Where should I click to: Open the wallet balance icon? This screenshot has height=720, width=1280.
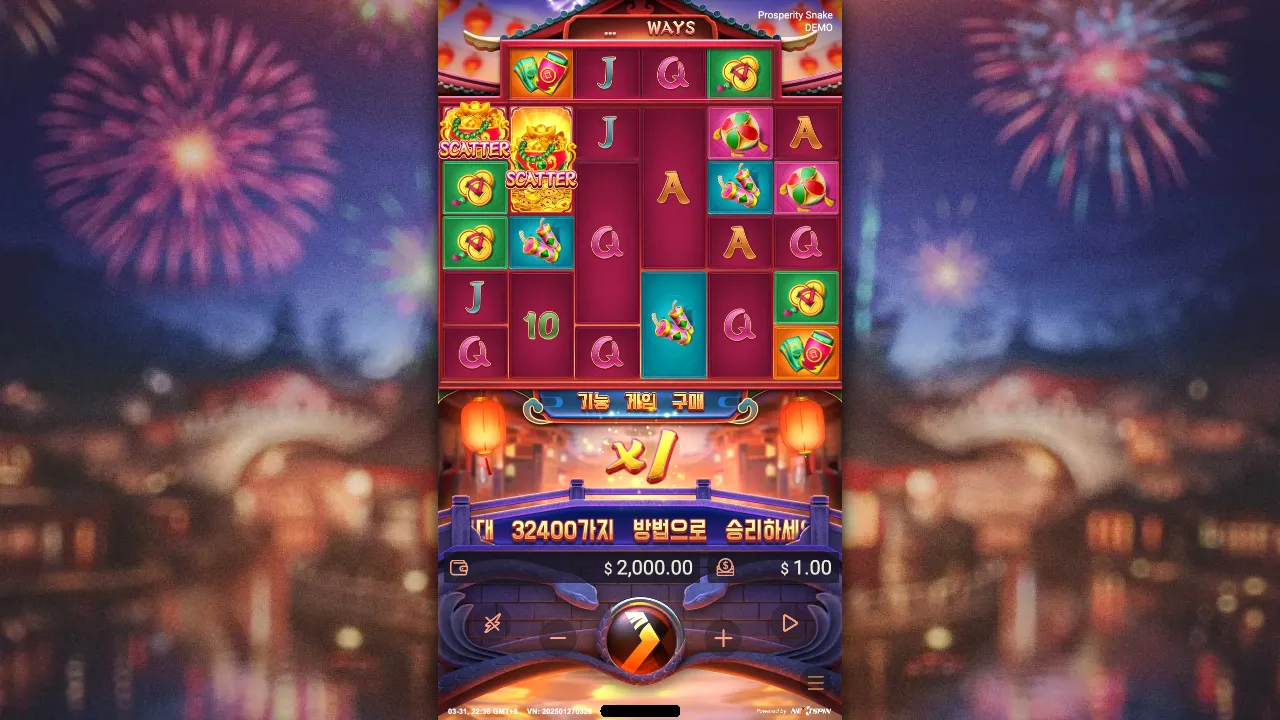click(459, 567)
